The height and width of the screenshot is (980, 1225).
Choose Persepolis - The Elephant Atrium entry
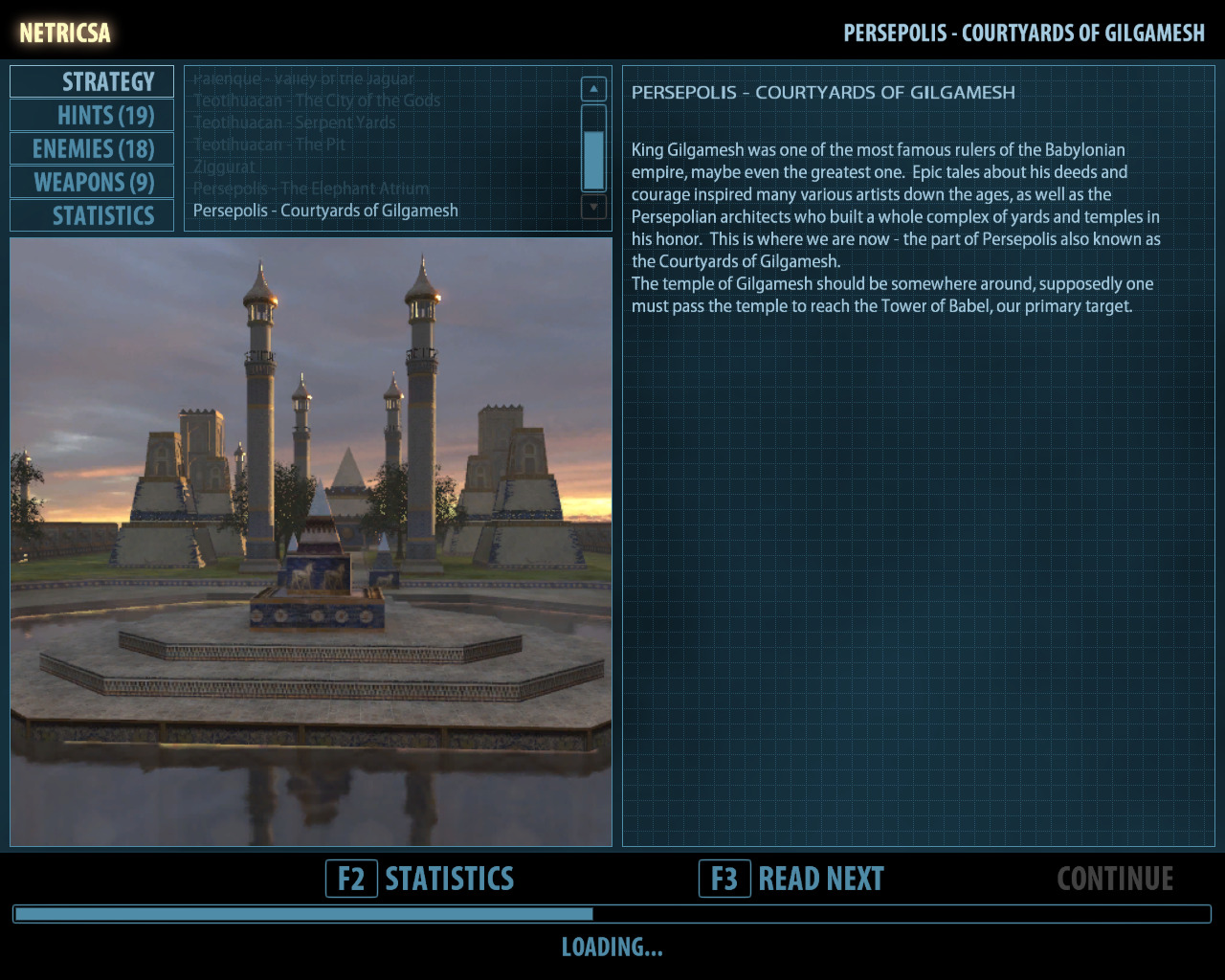(x=311, y=189)
